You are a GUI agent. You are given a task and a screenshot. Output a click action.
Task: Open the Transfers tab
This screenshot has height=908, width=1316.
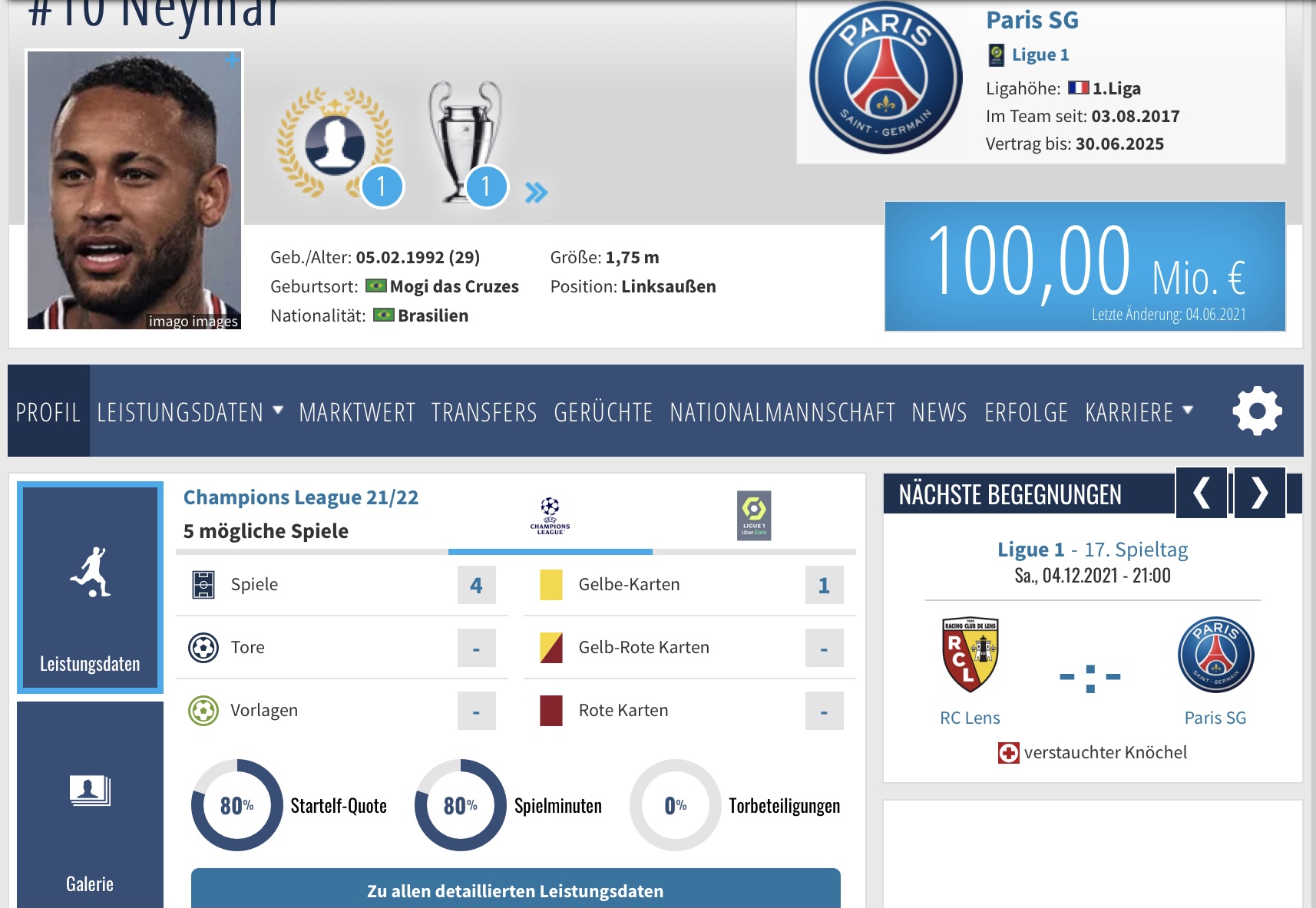tap(484, 412)
